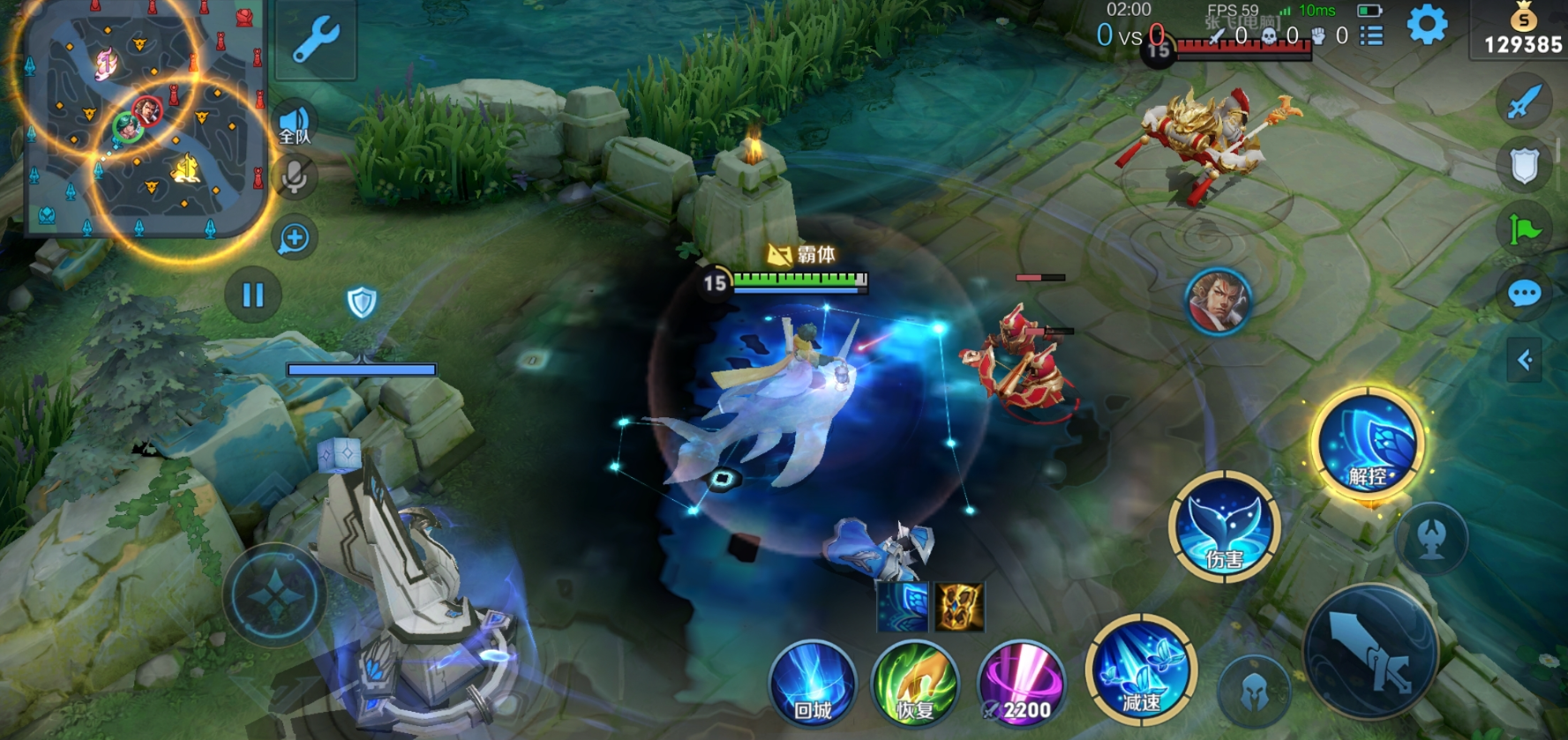The image size is (1568, 740).
Task: Open the blue gear settings
Action: (1427, 26)
